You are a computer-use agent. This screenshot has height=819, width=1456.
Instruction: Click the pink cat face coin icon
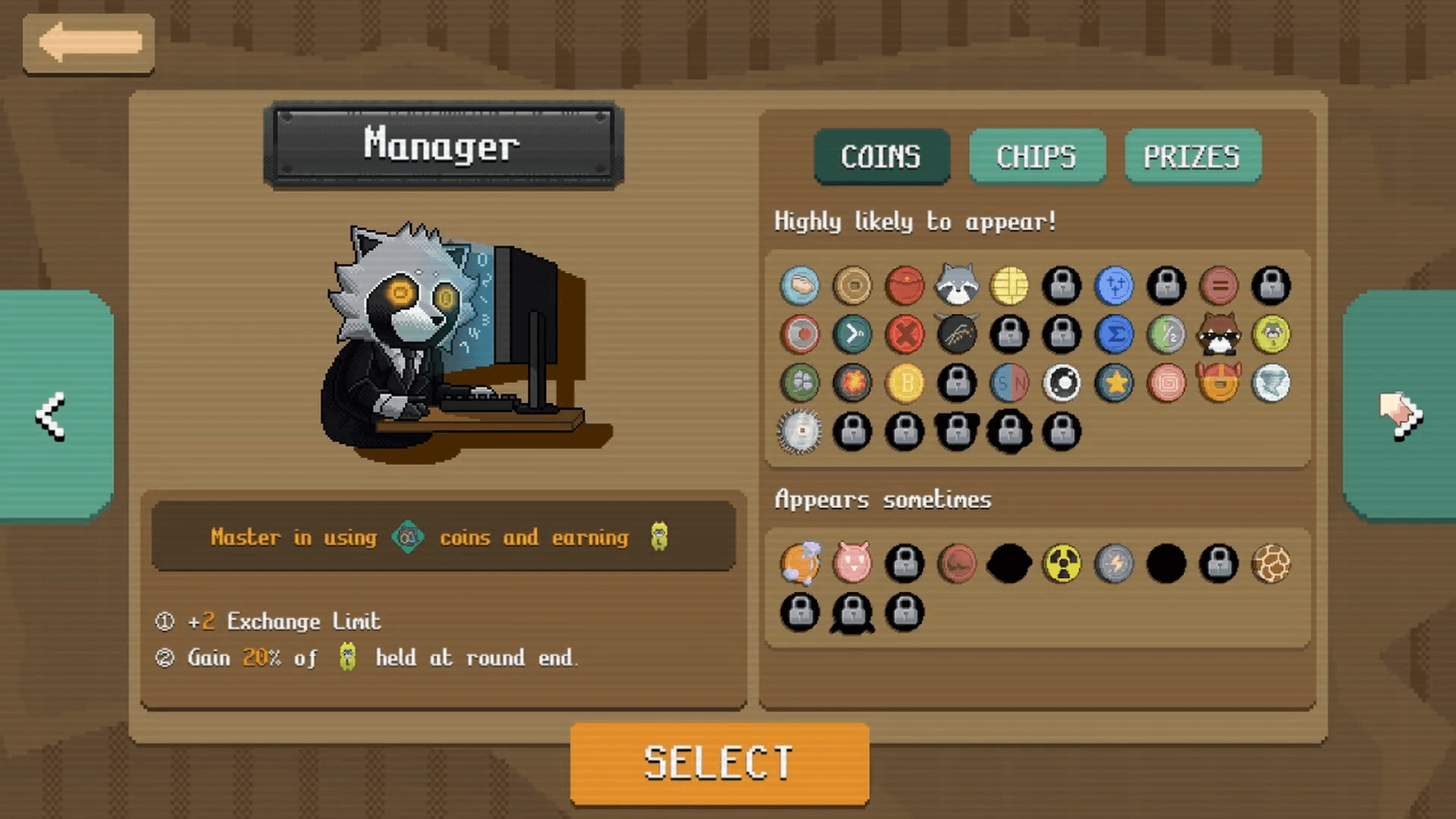tap(853, 562)
